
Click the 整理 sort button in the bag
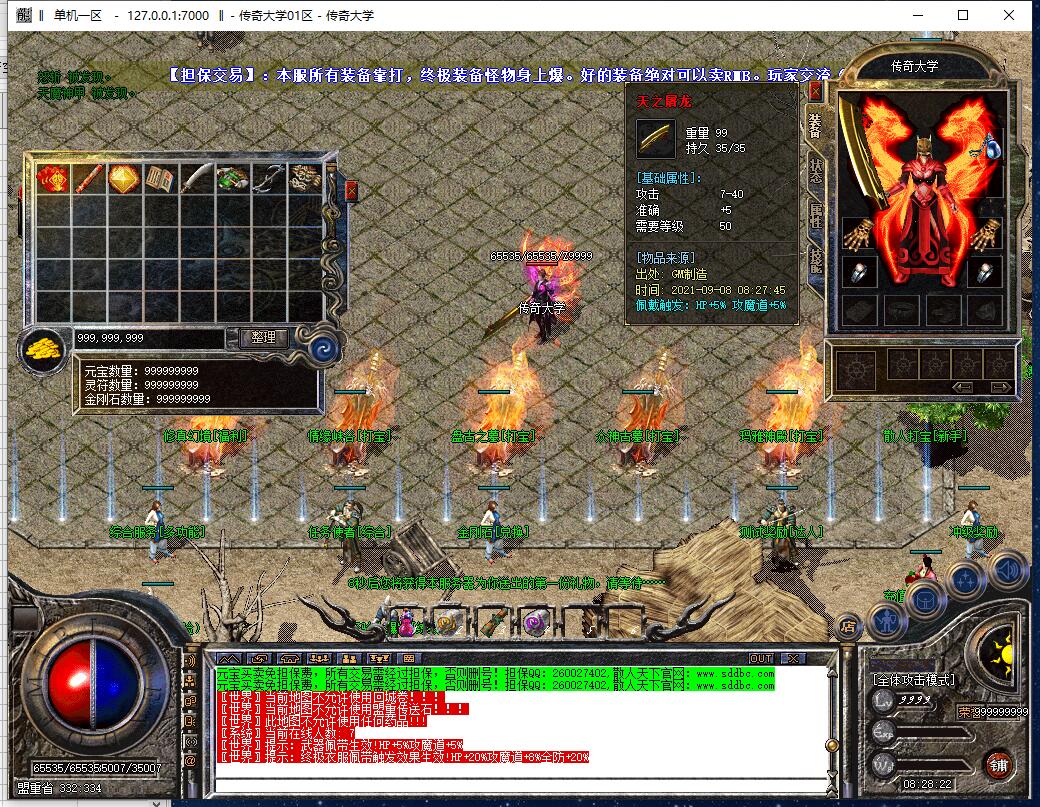pyautogui.click(x=264, y=338)
